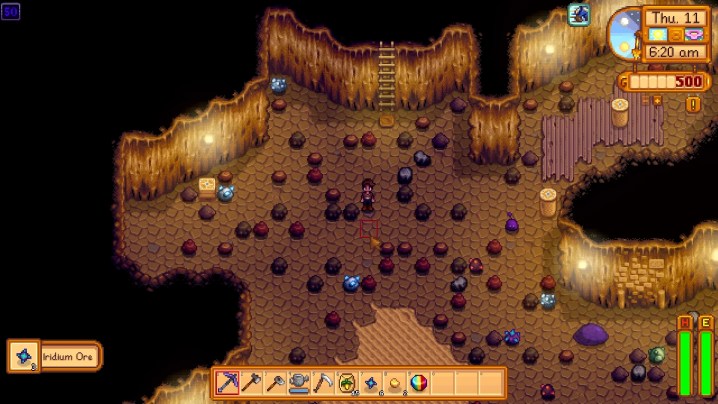Choose the hoe from the toolbar
718x404 pixels.
tap(276, 383)
